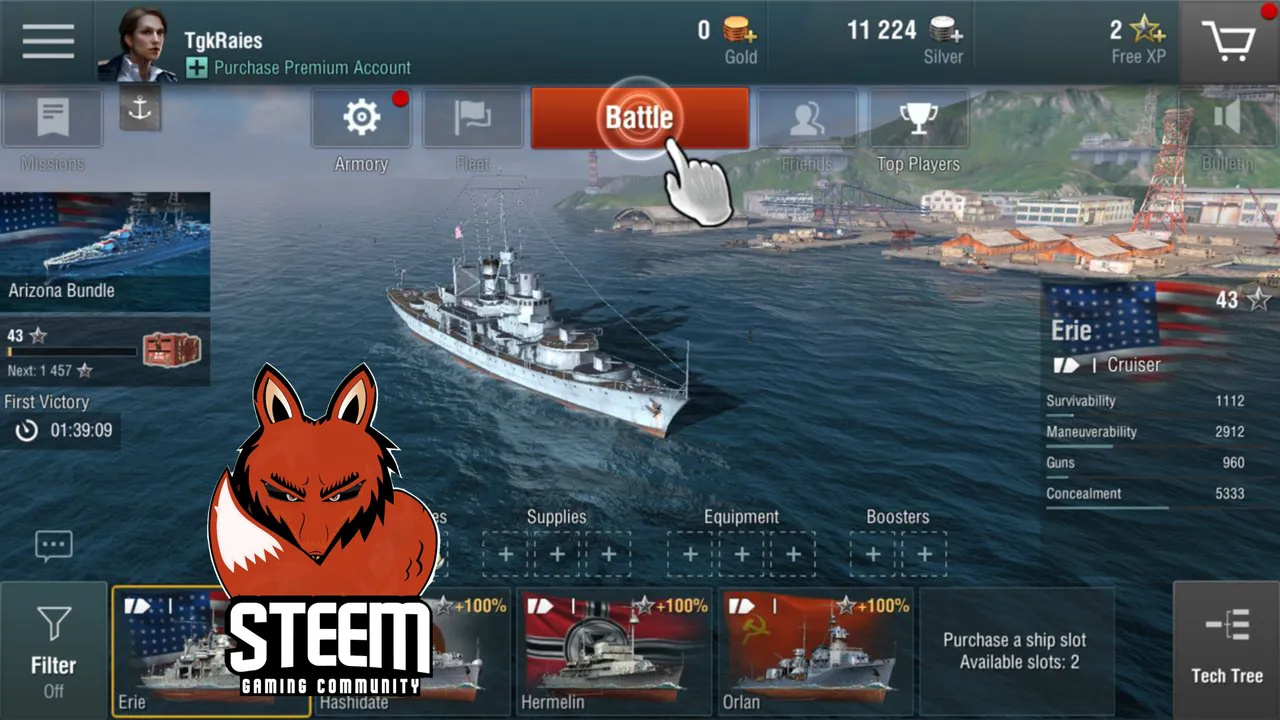Viewport: 1280px width, 720px height.
Task: Open the Arizona Bundle offer
Action: point(105,251)
